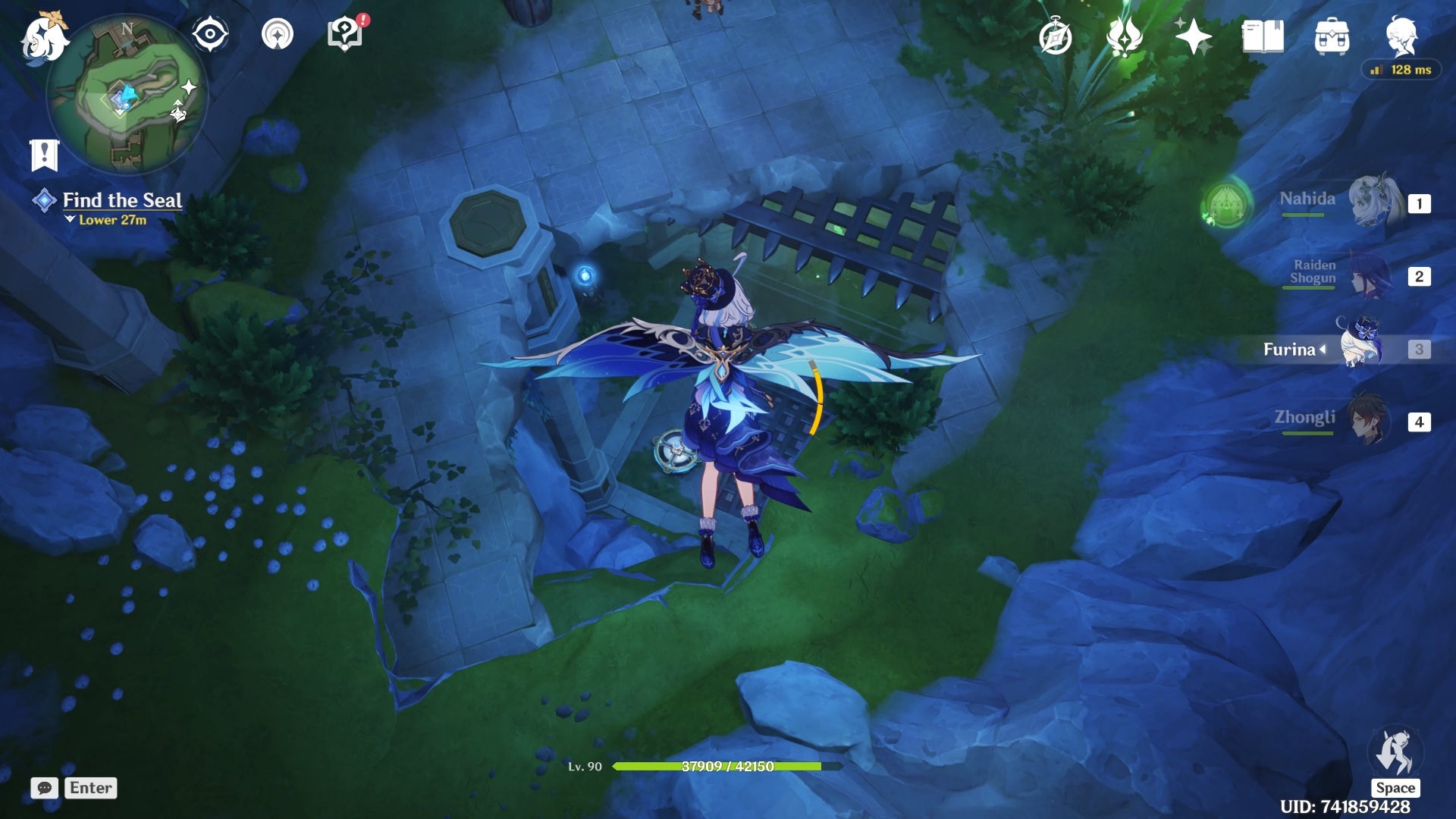Viewport: 1456px width, 819px height.
Task: Open the compass events icon
Action: [x=1055, y=37]
